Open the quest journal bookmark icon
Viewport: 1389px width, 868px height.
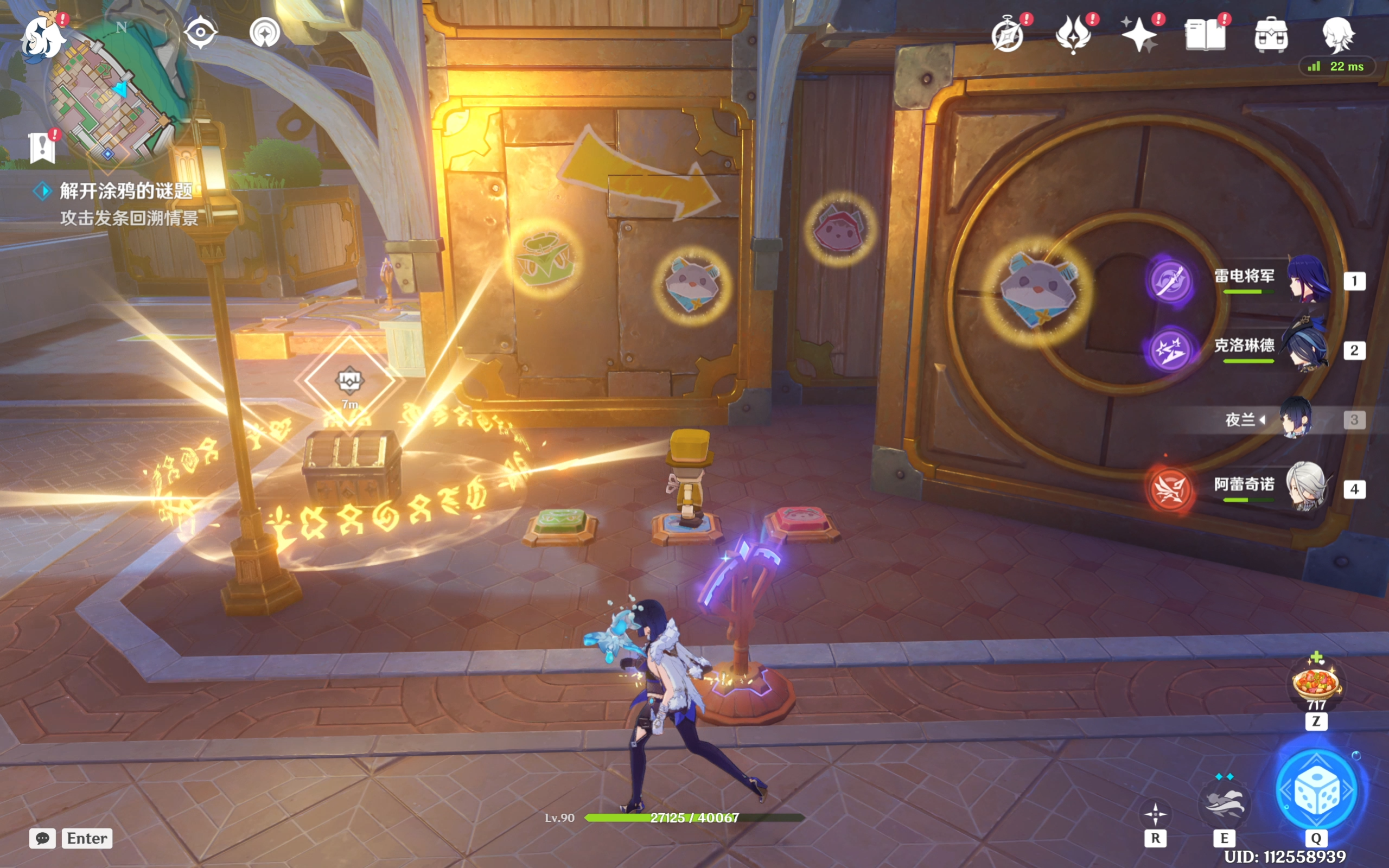[x=42, y=147]
